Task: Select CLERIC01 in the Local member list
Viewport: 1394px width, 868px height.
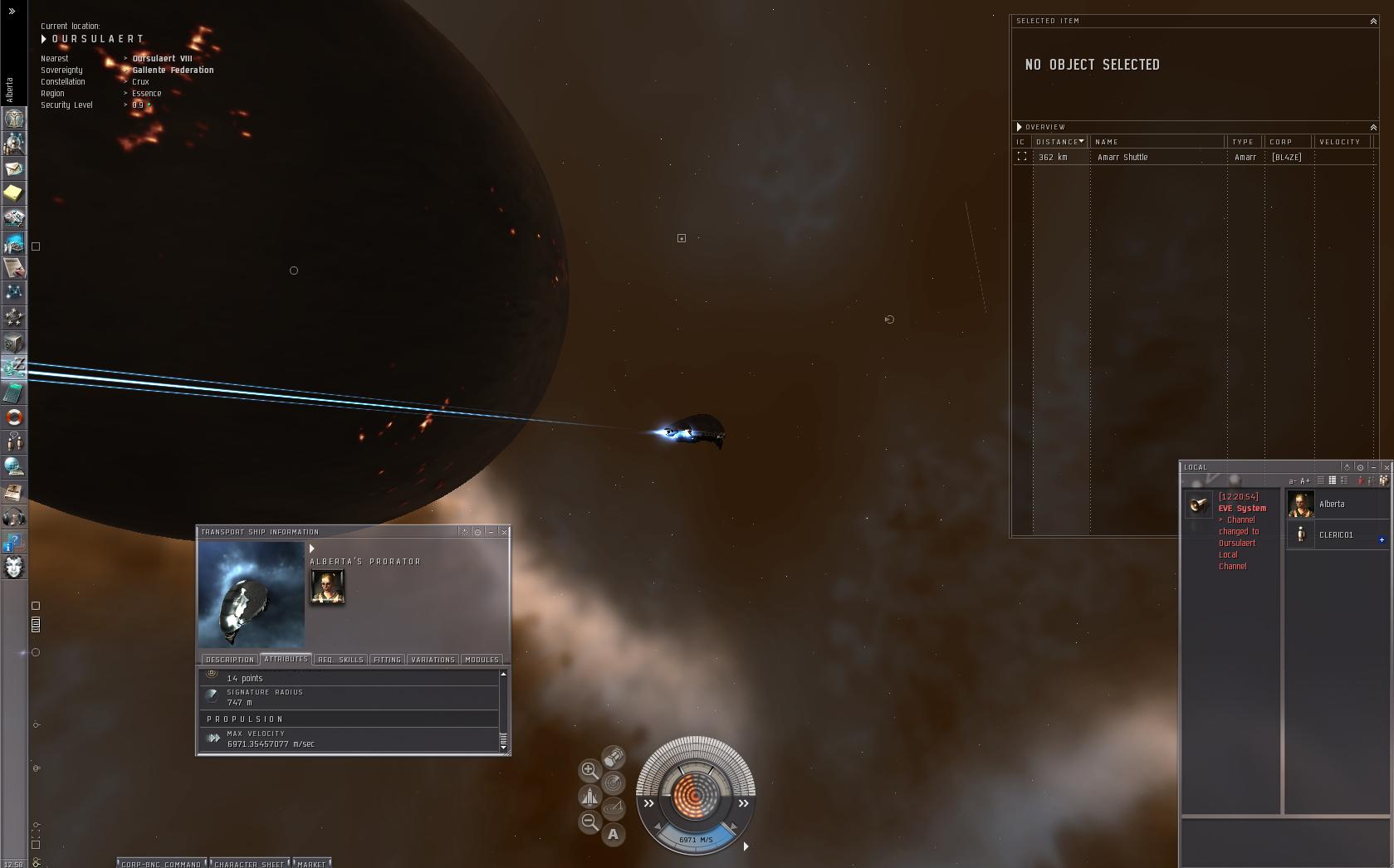Action: point(1336,535)
